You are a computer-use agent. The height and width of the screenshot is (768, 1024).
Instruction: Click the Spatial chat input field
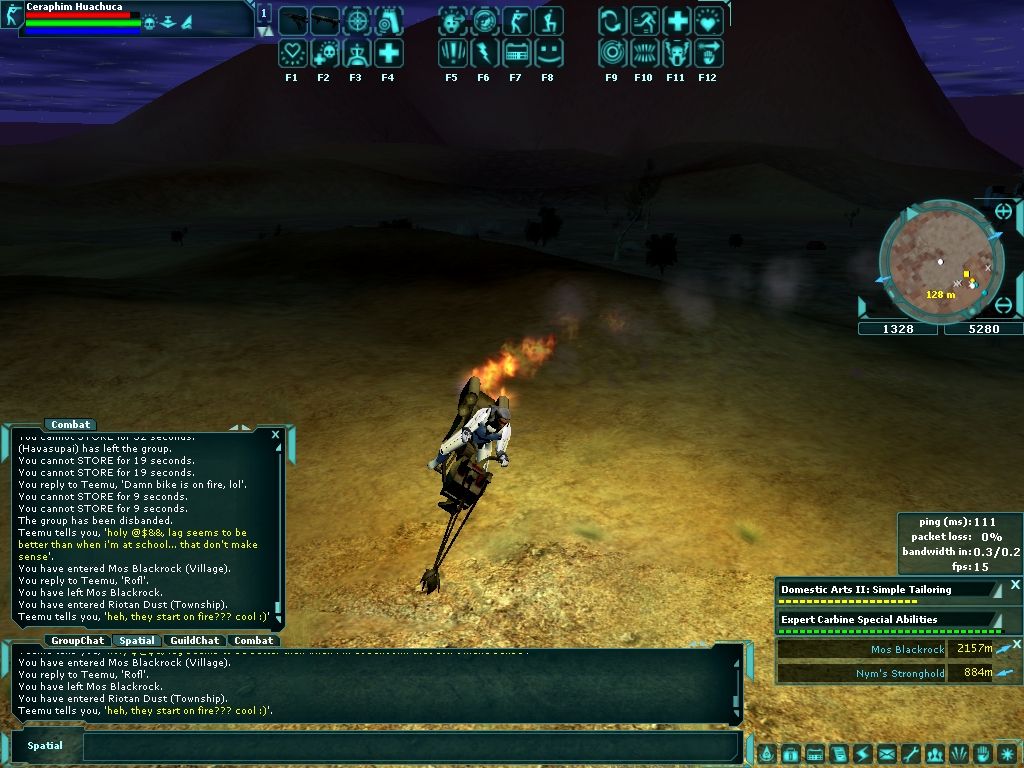410,746
